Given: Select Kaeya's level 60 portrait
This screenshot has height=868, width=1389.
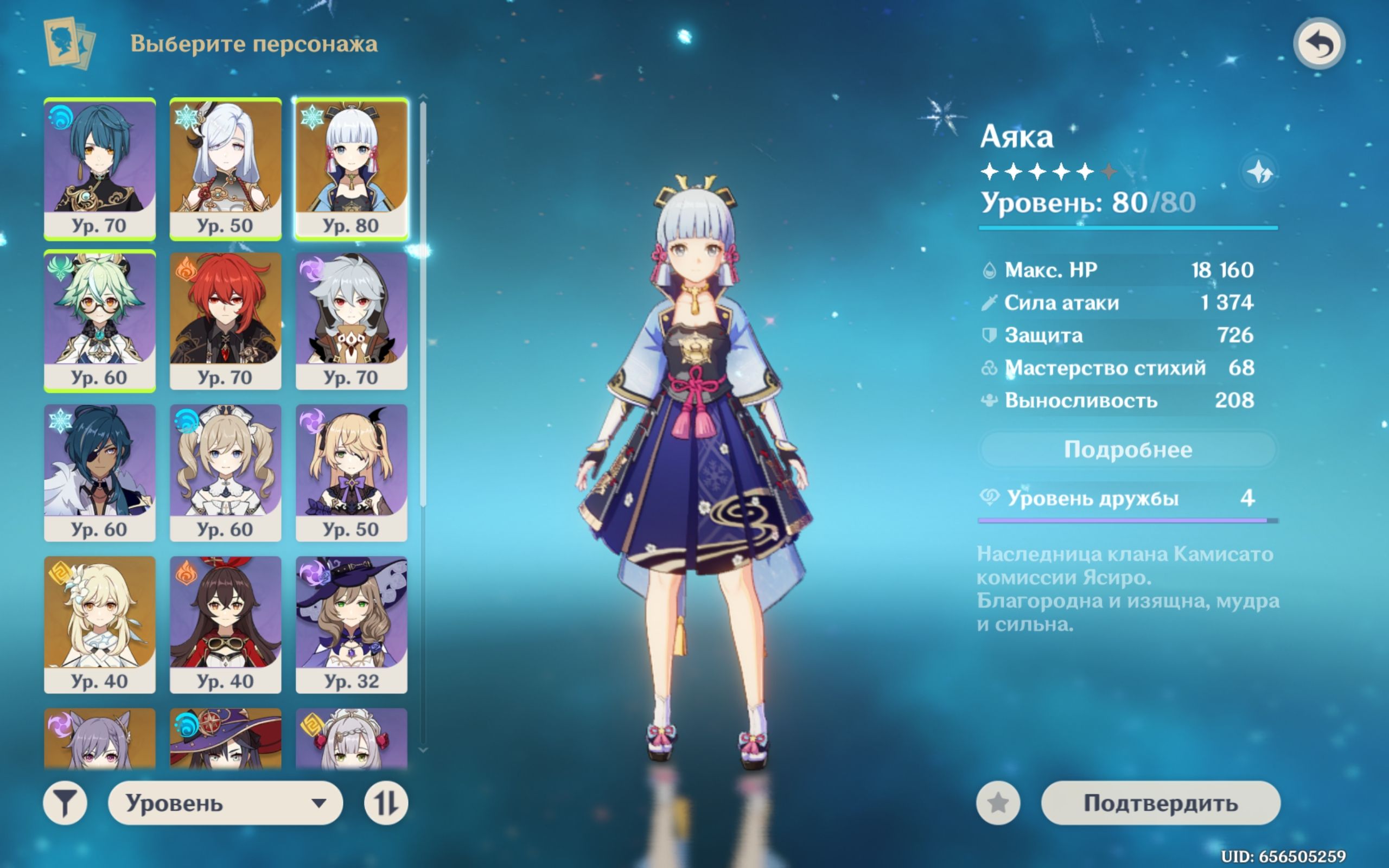Looking at the screenshot, I should (99, 472).
